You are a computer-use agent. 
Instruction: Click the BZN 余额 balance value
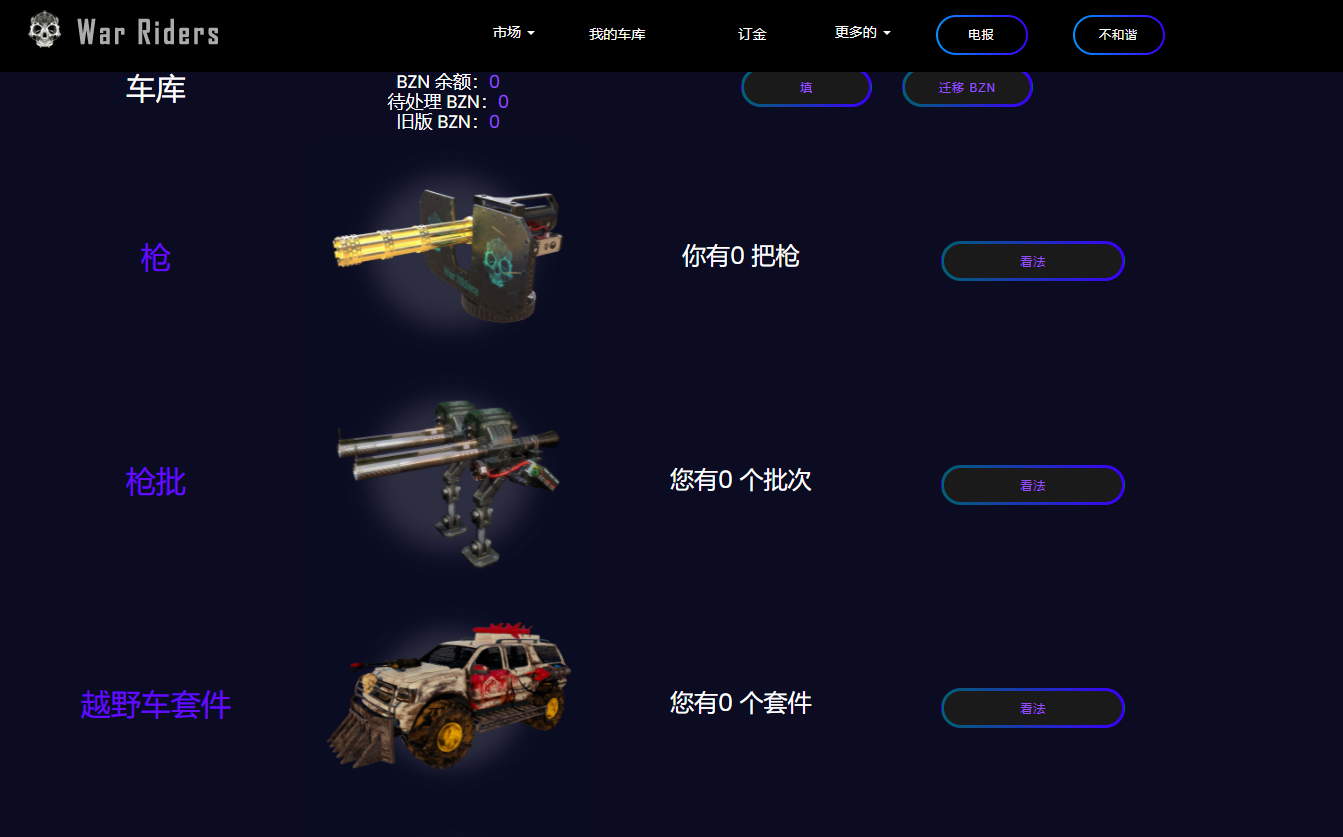click(492, 81)
